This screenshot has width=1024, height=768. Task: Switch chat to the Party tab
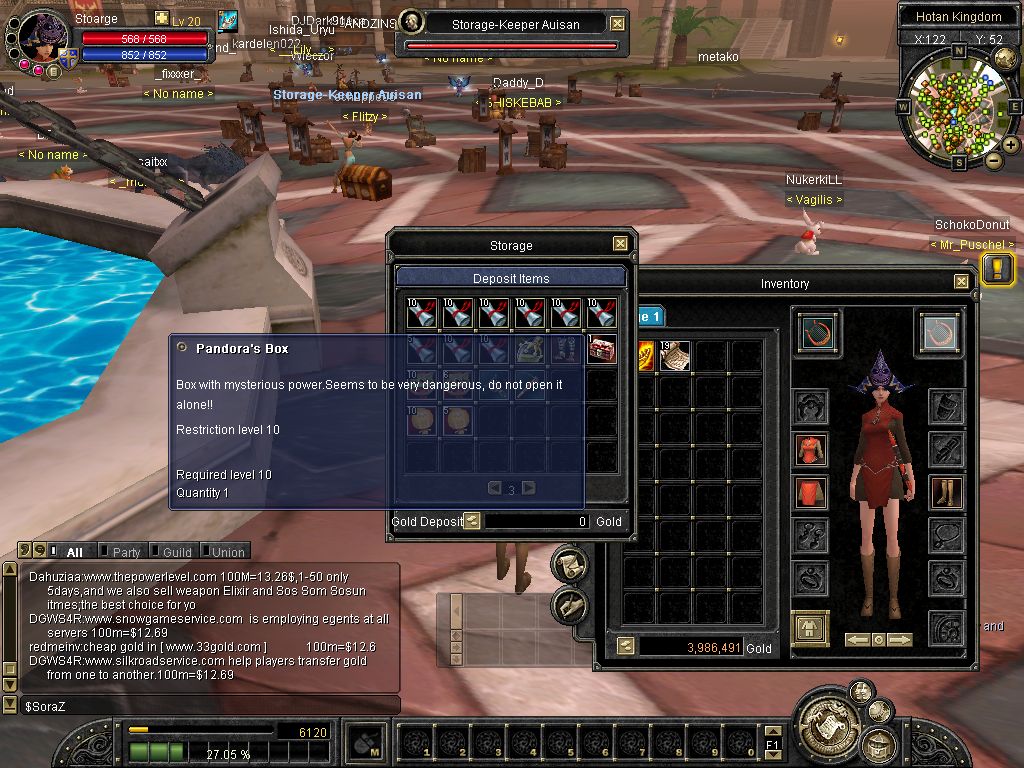[x=126, y=552]
